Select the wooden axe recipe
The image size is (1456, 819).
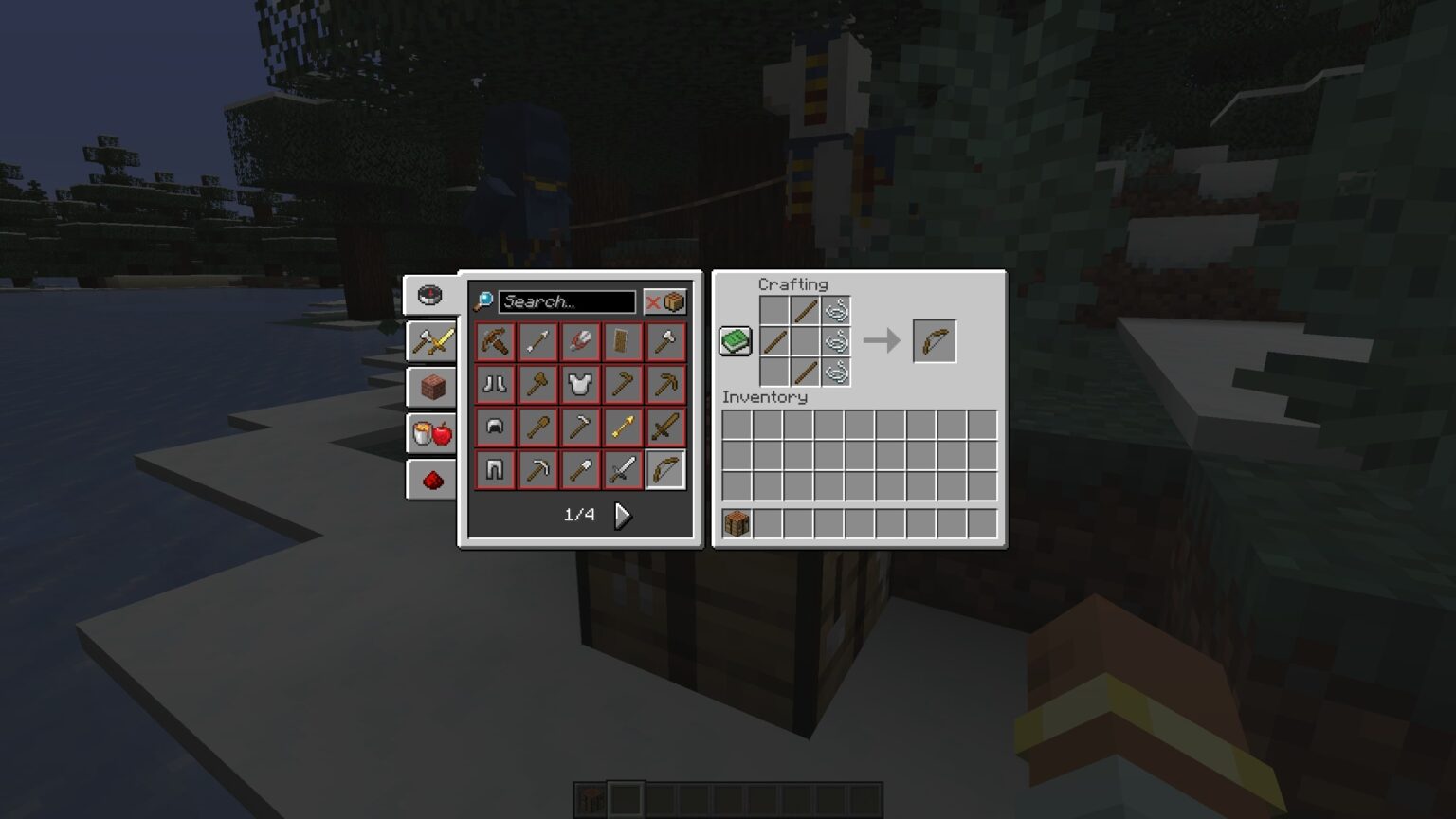(x=537, y=384)
